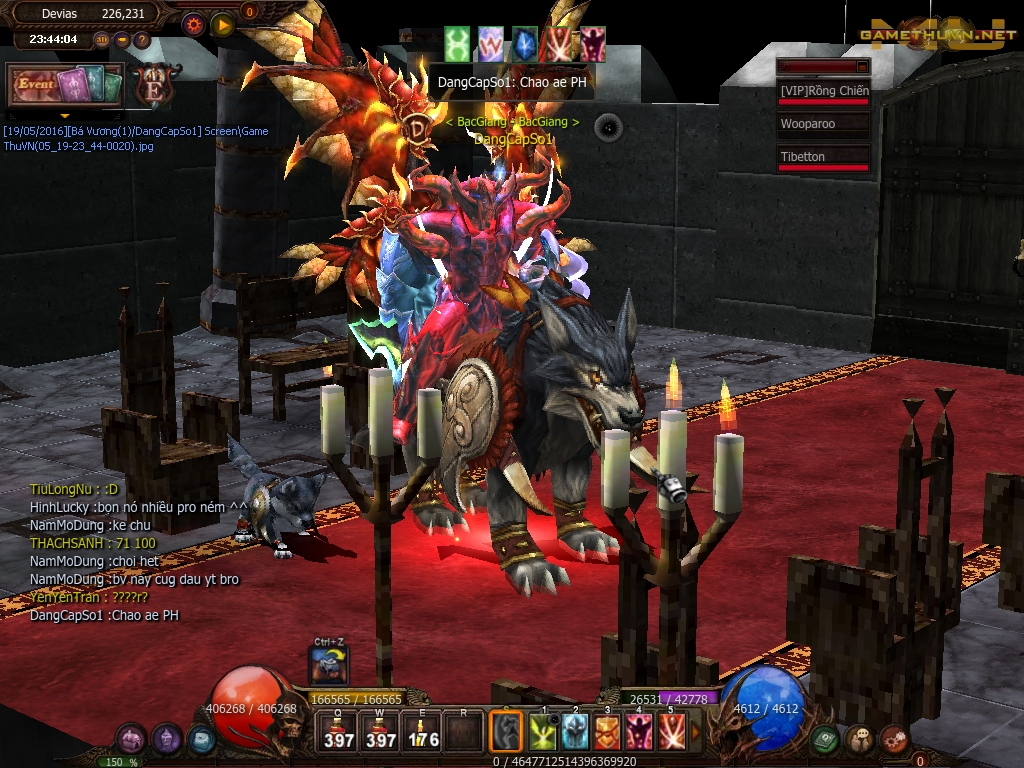Activate the blue armor skill in slot 2

[575, 732]
